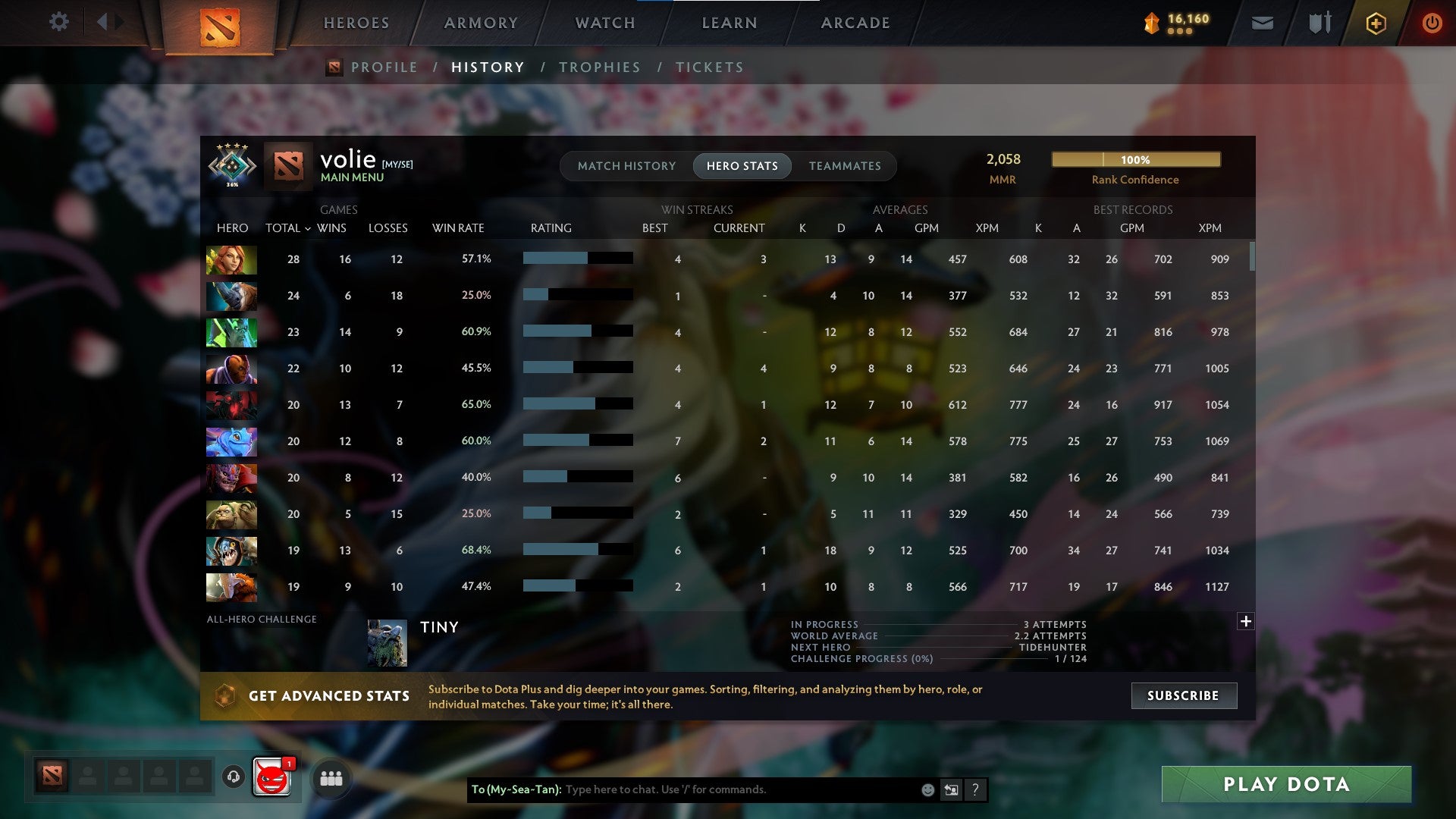Click the Tiny hero thumbnail in All-Hero Challenge
This screenshot has width=1456, height=819.
387,641
